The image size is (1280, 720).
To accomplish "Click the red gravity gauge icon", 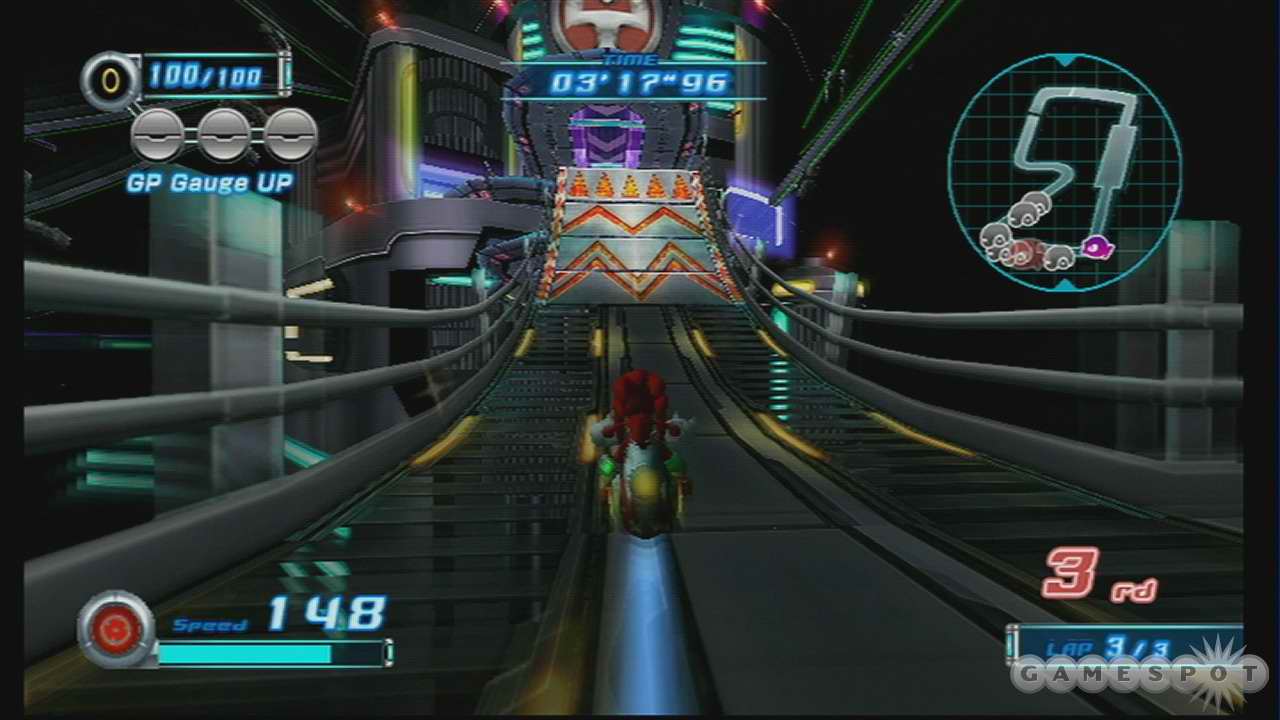I will [x=116, y=628].
